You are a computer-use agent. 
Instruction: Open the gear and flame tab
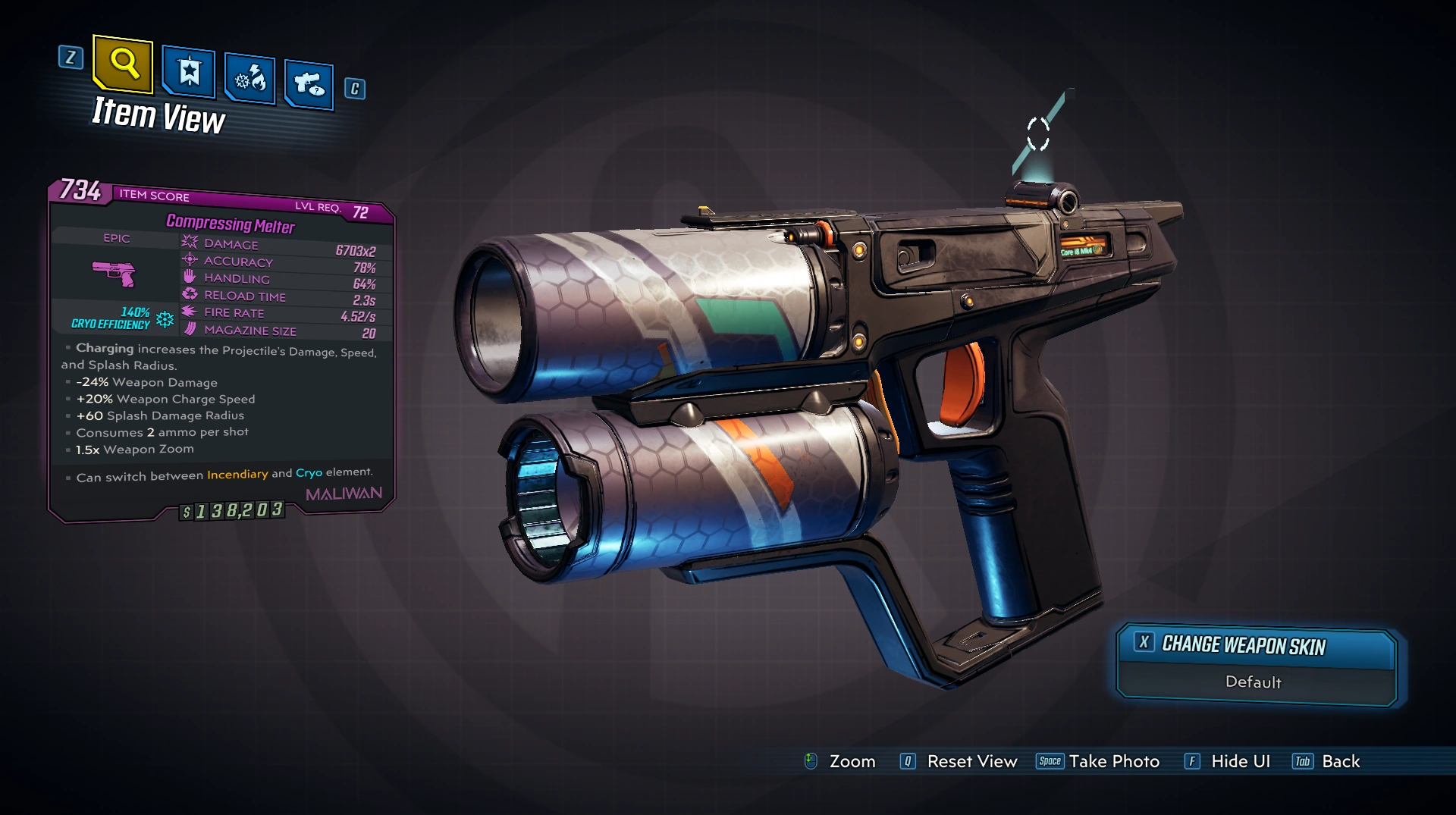tap(249, 79)
